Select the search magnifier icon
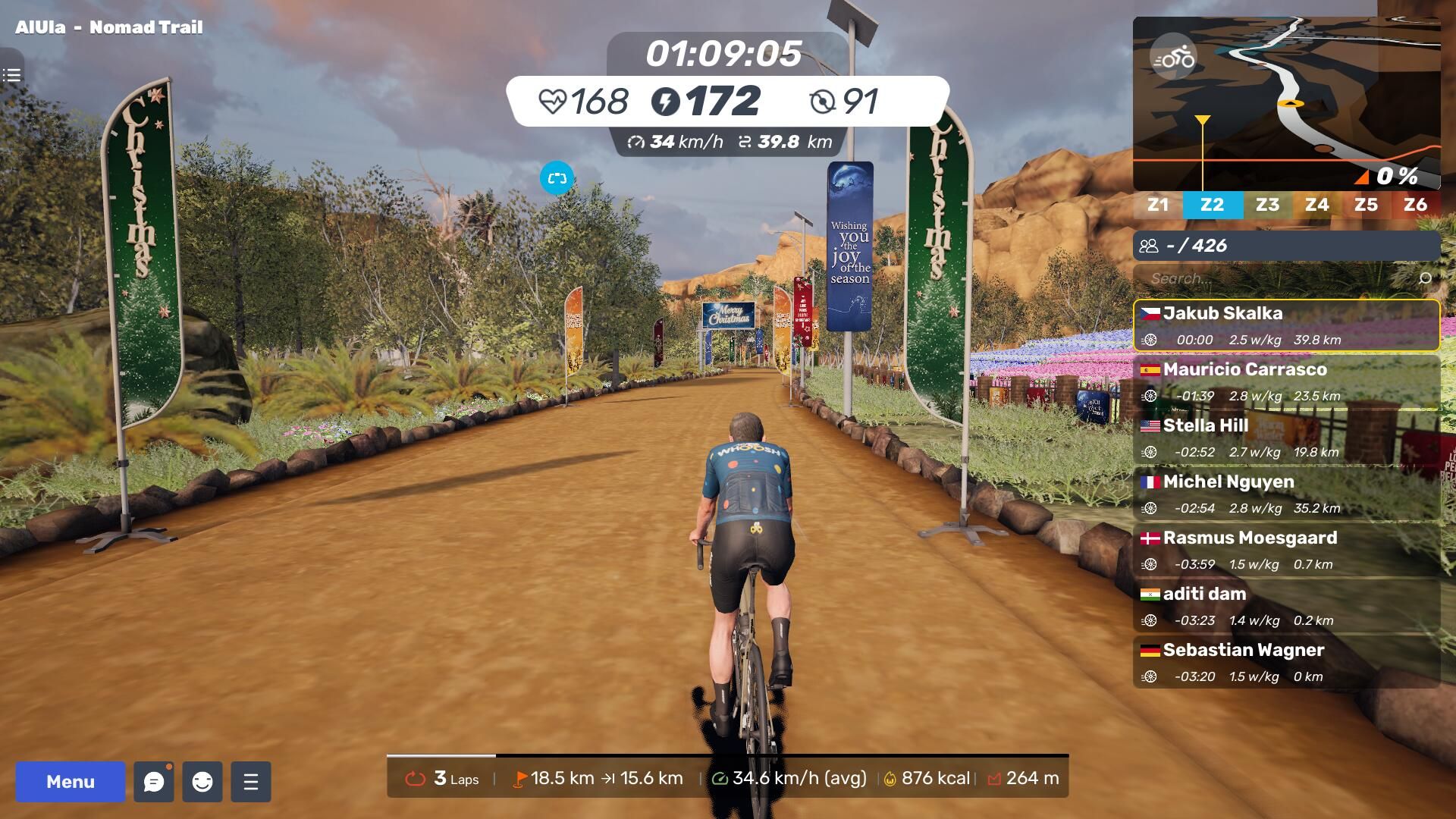This screenshot has height=819, width=1456. (1425, 278)
